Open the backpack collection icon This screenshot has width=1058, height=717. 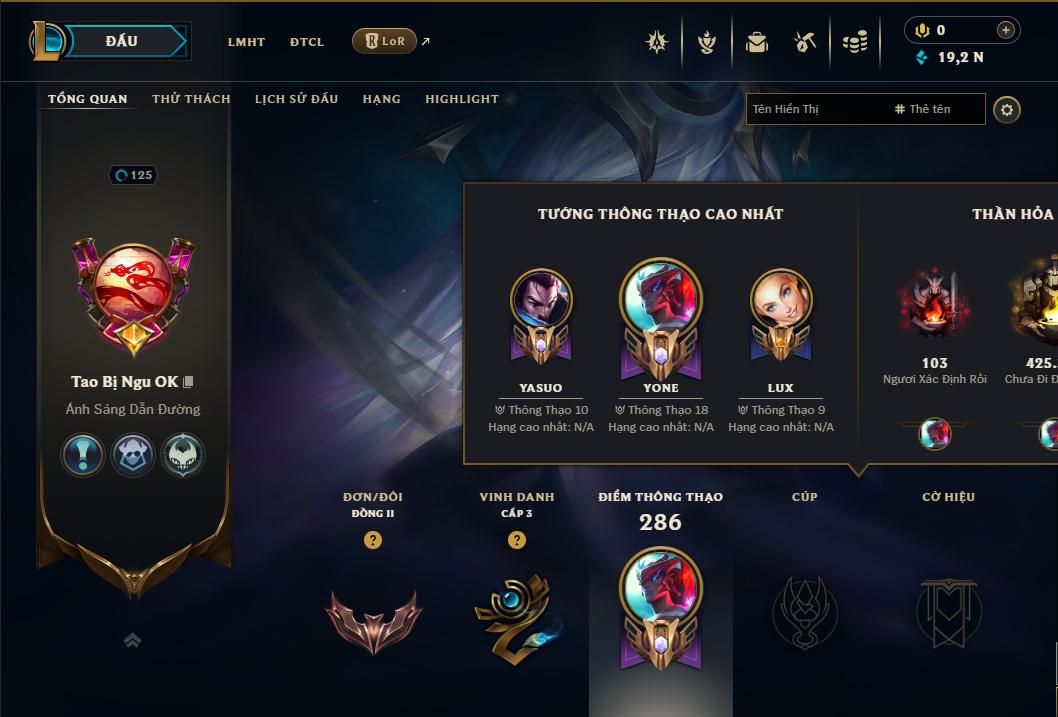click(757, 42)
